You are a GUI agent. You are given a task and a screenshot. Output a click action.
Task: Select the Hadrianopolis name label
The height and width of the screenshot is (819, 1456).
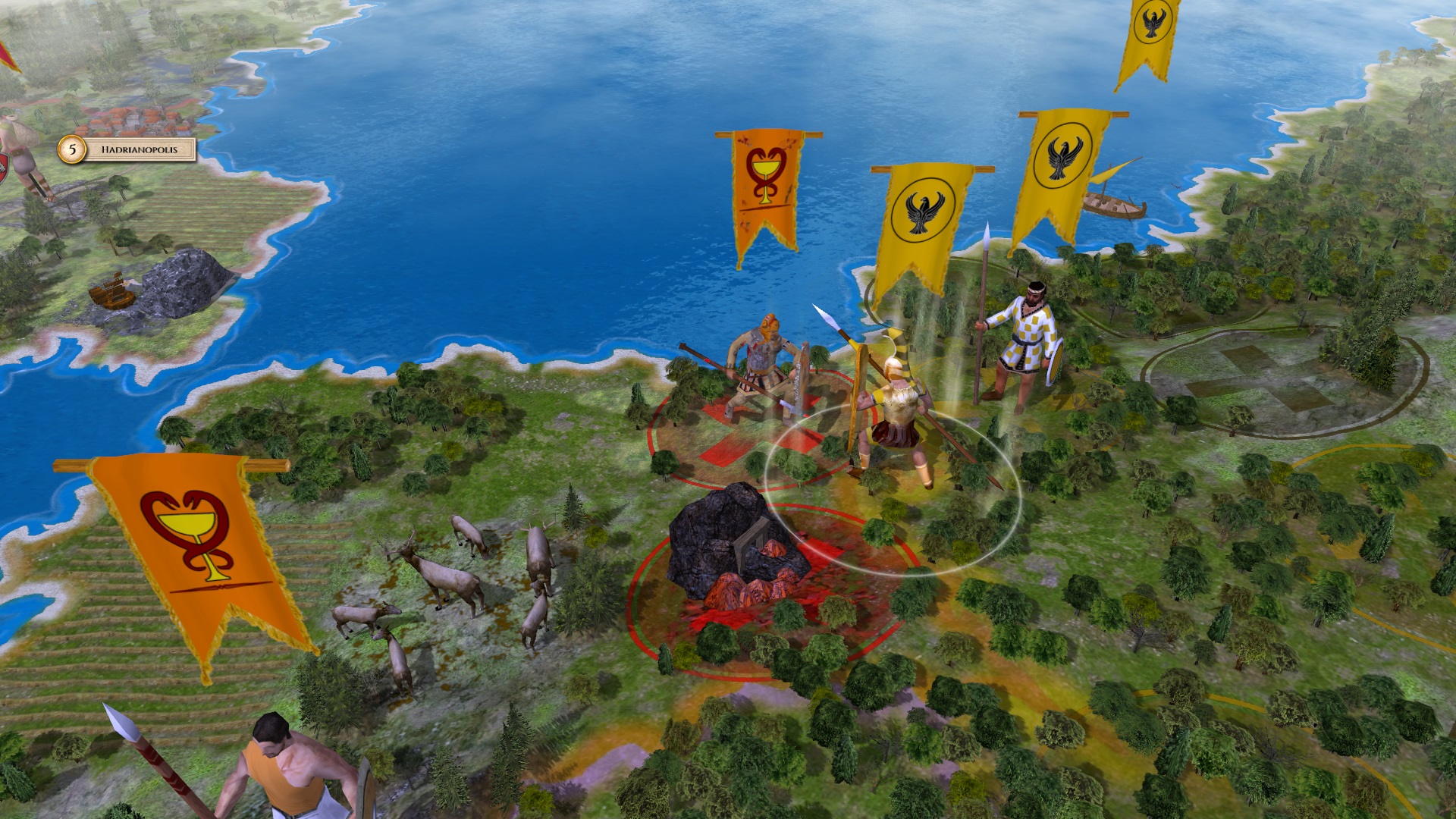pyautogui.click(x=140, y=149)
